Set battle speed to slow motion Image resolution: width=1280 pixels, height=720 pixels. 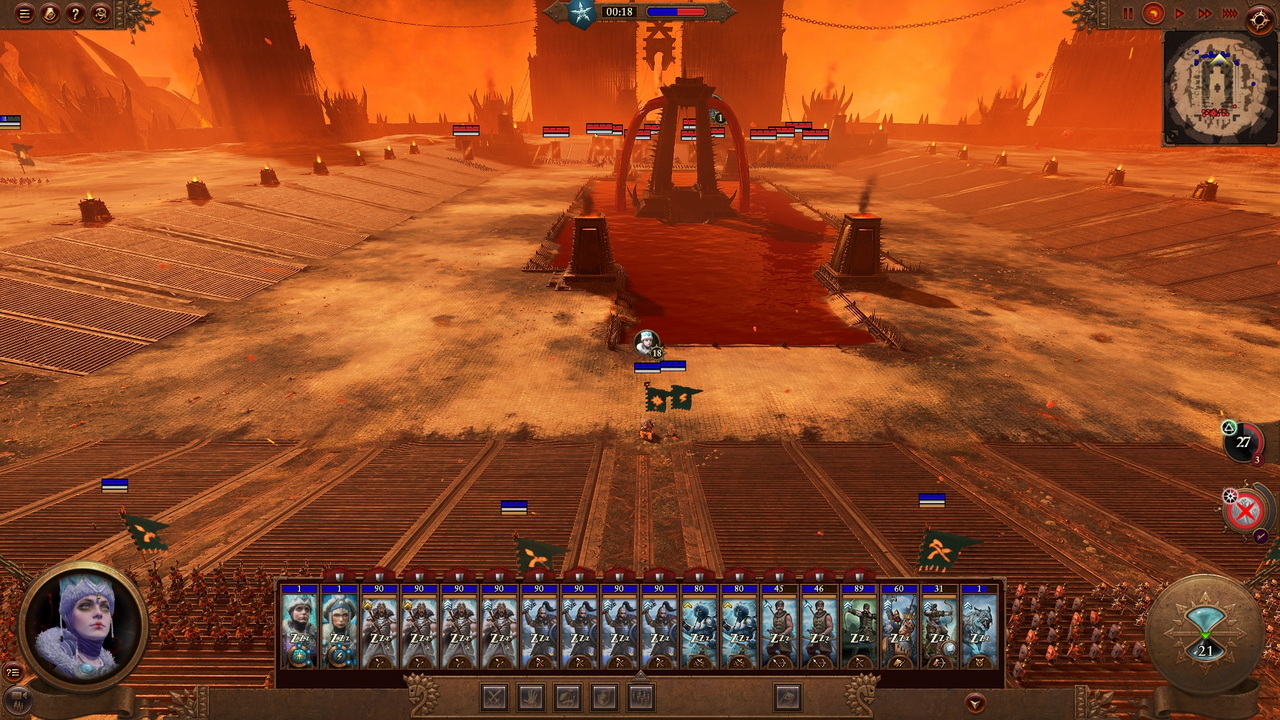click(x=1154, y=14)
